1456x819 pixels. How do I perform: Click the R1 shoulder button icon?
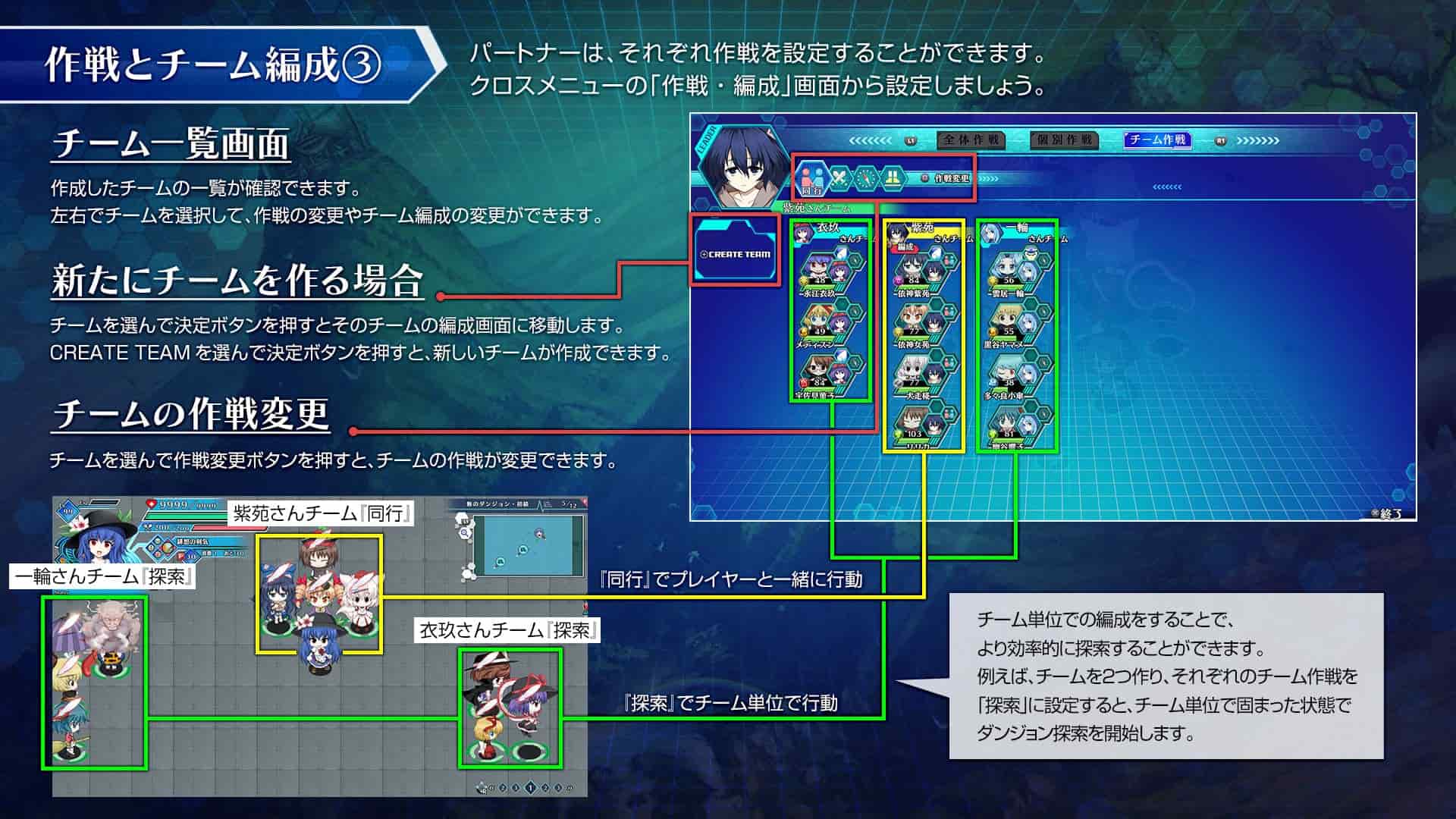[x=1220, y=140]
